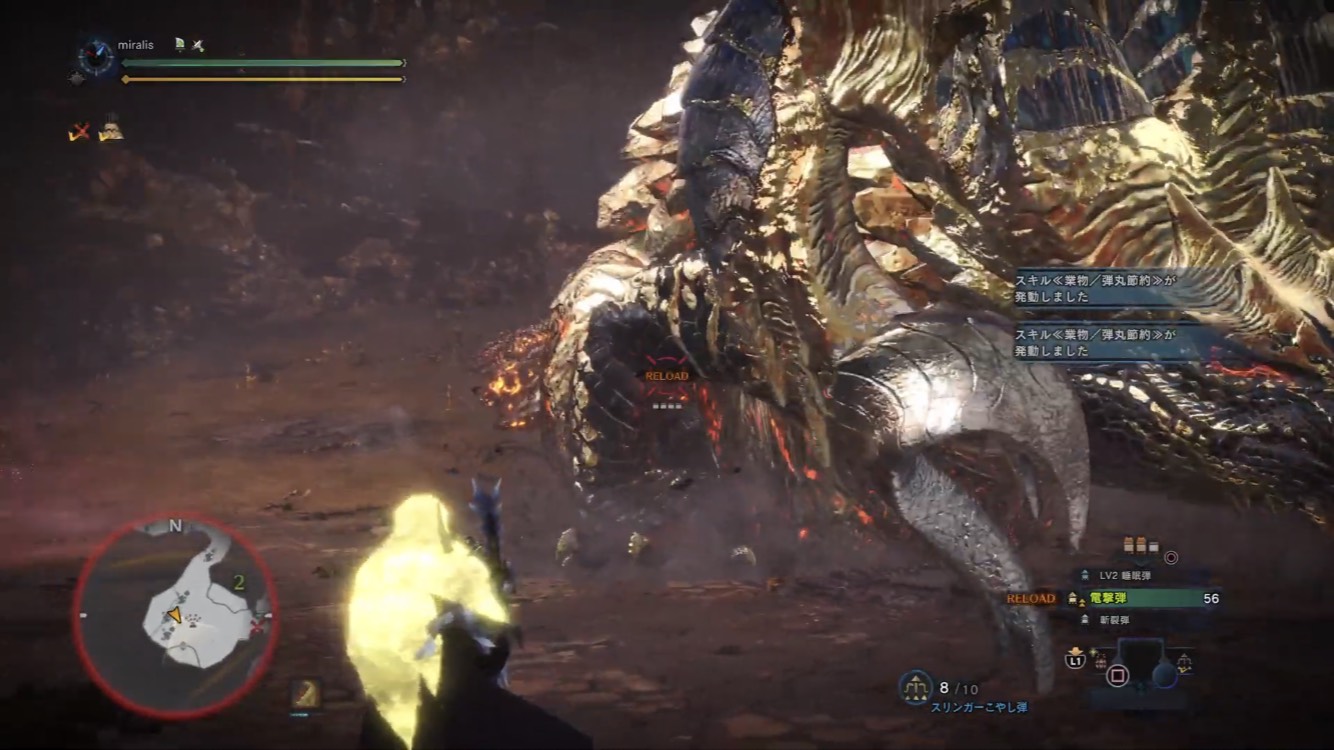Select the red X status effect icon
The image size is (1334, 750).
[80, 131]
